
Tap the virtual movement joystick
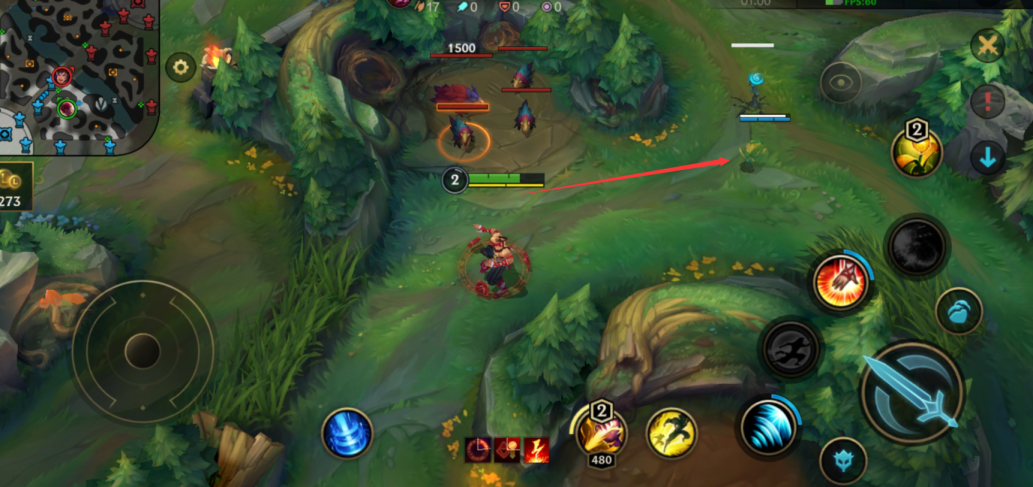click(143, 350)
